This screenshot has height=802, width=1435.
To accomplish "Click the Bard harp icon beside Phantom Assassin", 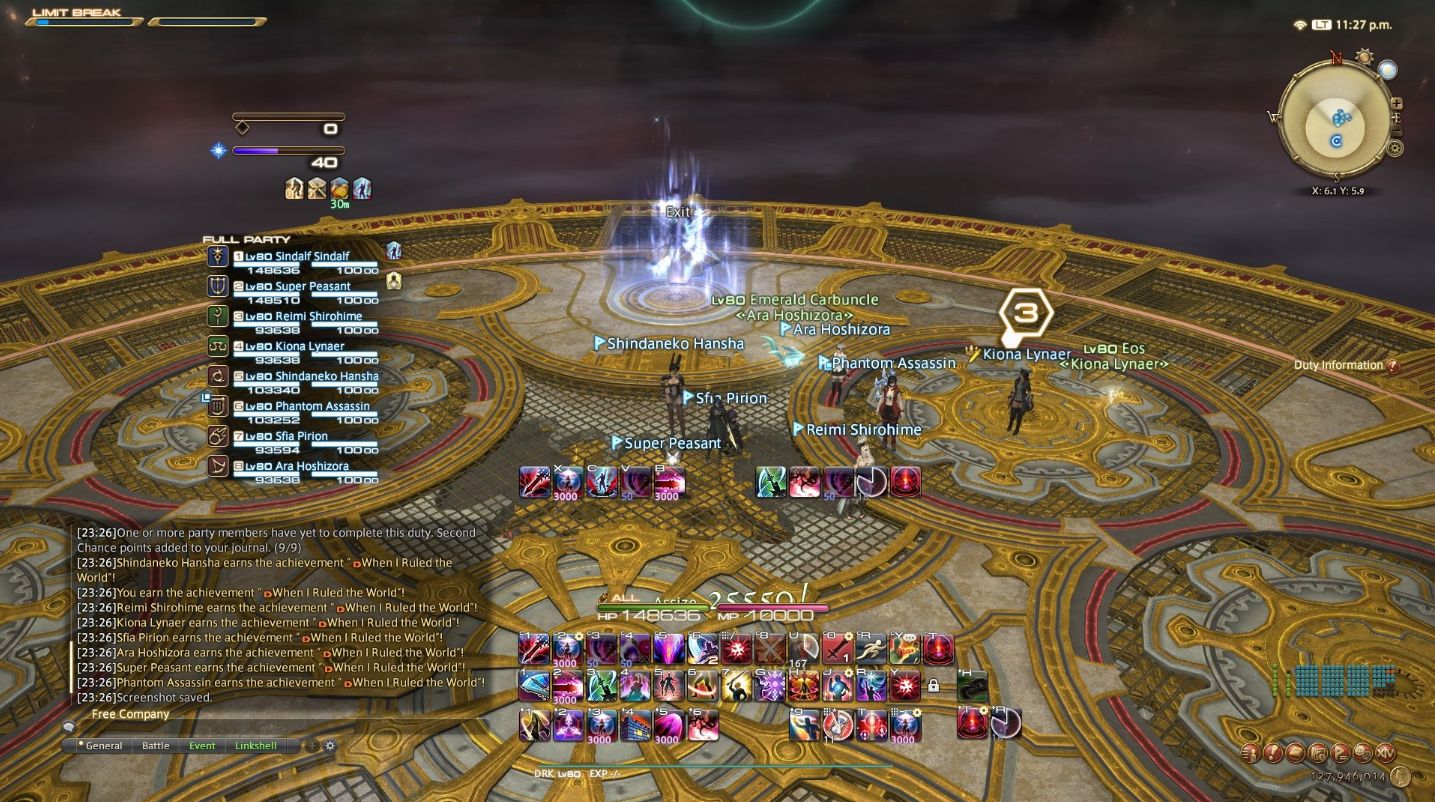I will click(x=220, y=405).
